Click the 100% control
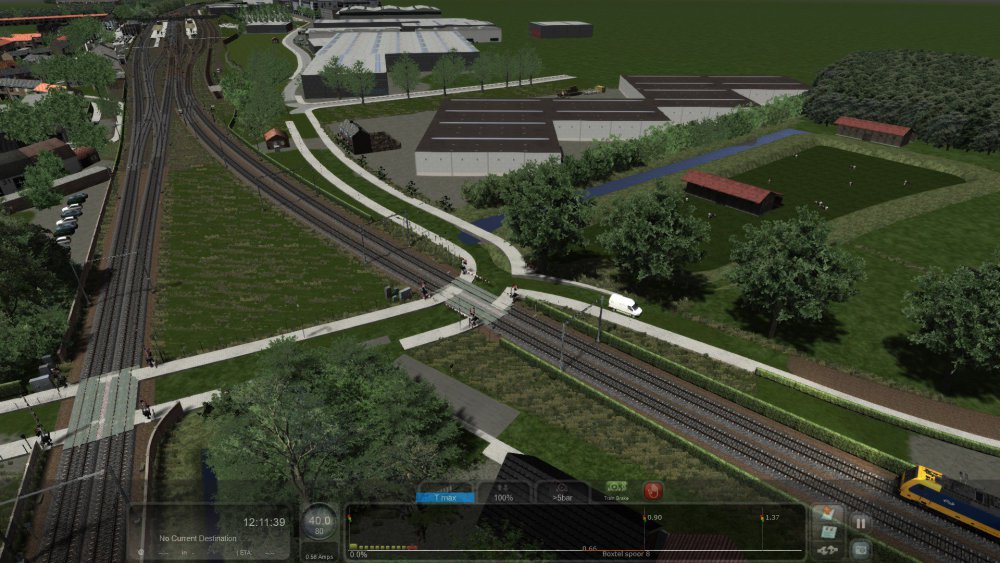This screenshot has width=1000, height=563. [503, 492]
